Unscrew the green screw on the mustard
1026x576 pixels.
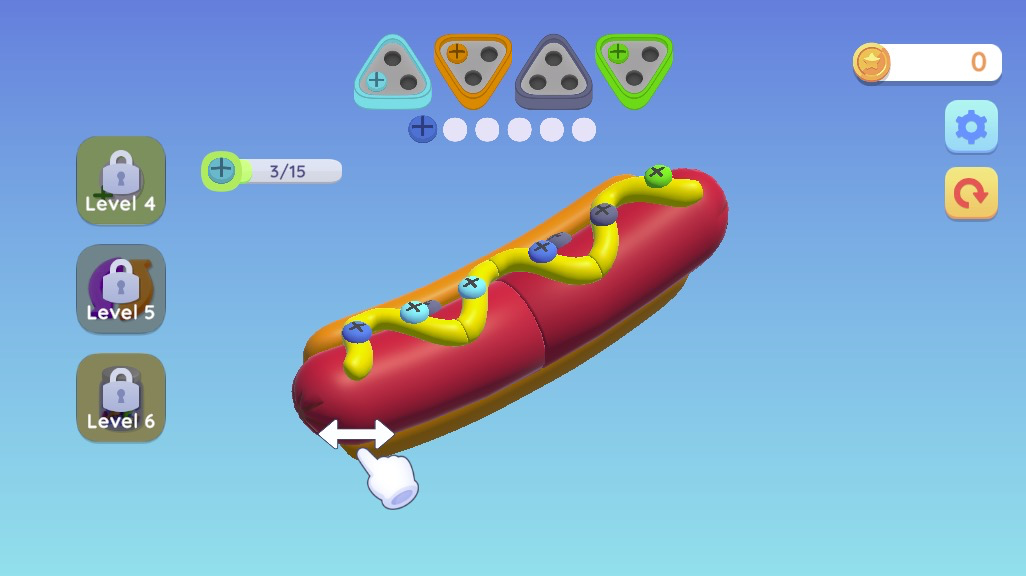(657, 175)
